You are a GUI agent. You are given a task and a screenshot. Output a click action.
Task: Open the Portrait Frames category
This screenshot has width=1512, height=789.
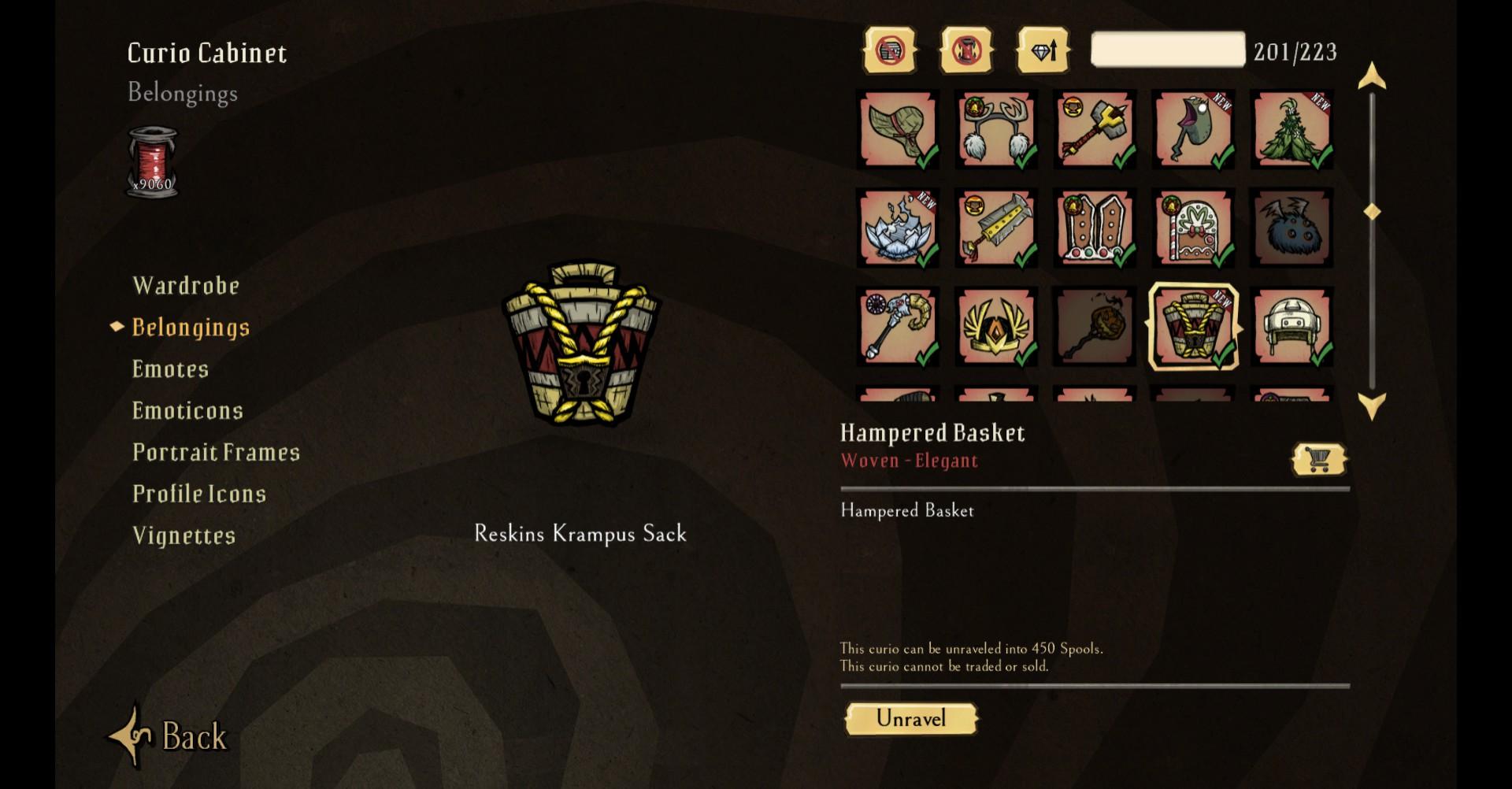click(x=216, y=452)
